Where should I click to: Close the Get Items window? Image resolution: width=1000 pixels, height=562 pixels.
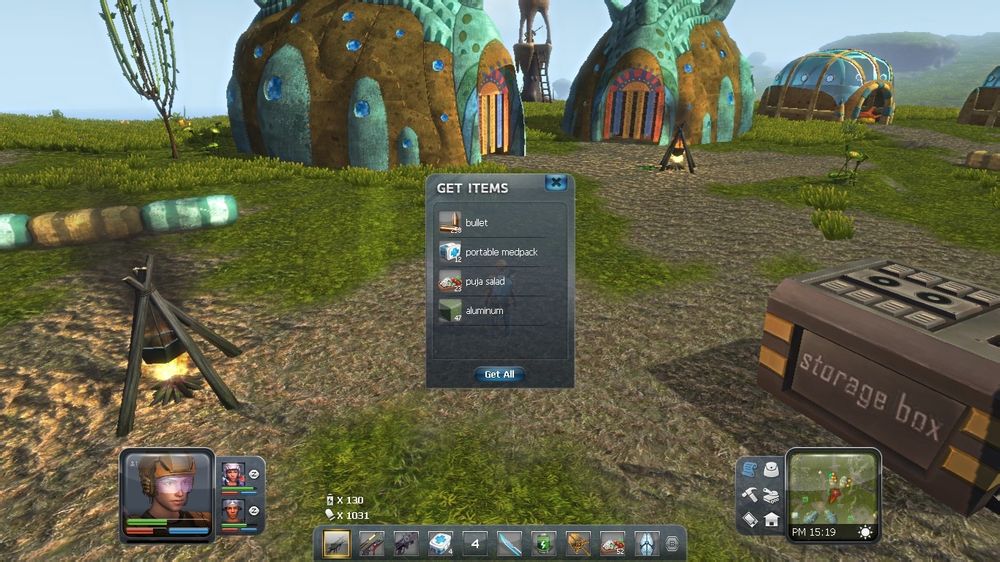556,183
